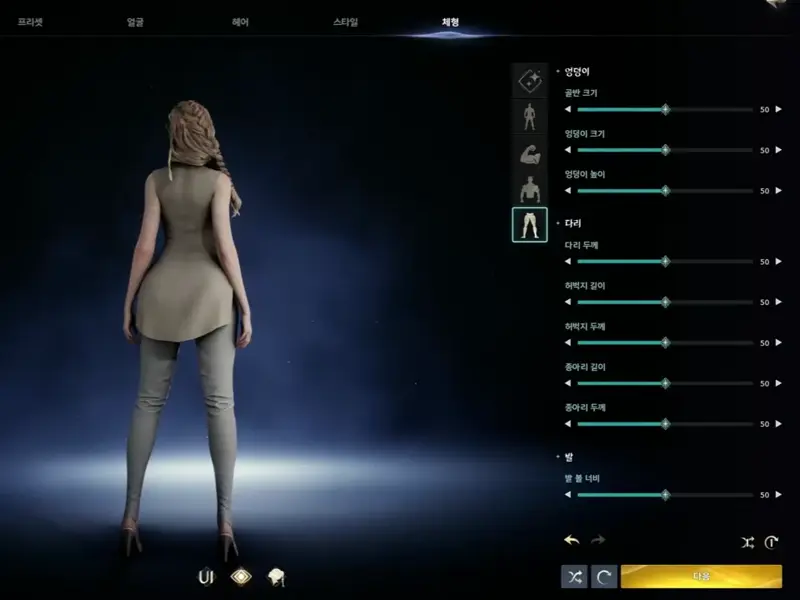Undo the last change with the yellow back arrow
This screenshot has height=600, width=800.
point(572,541)
